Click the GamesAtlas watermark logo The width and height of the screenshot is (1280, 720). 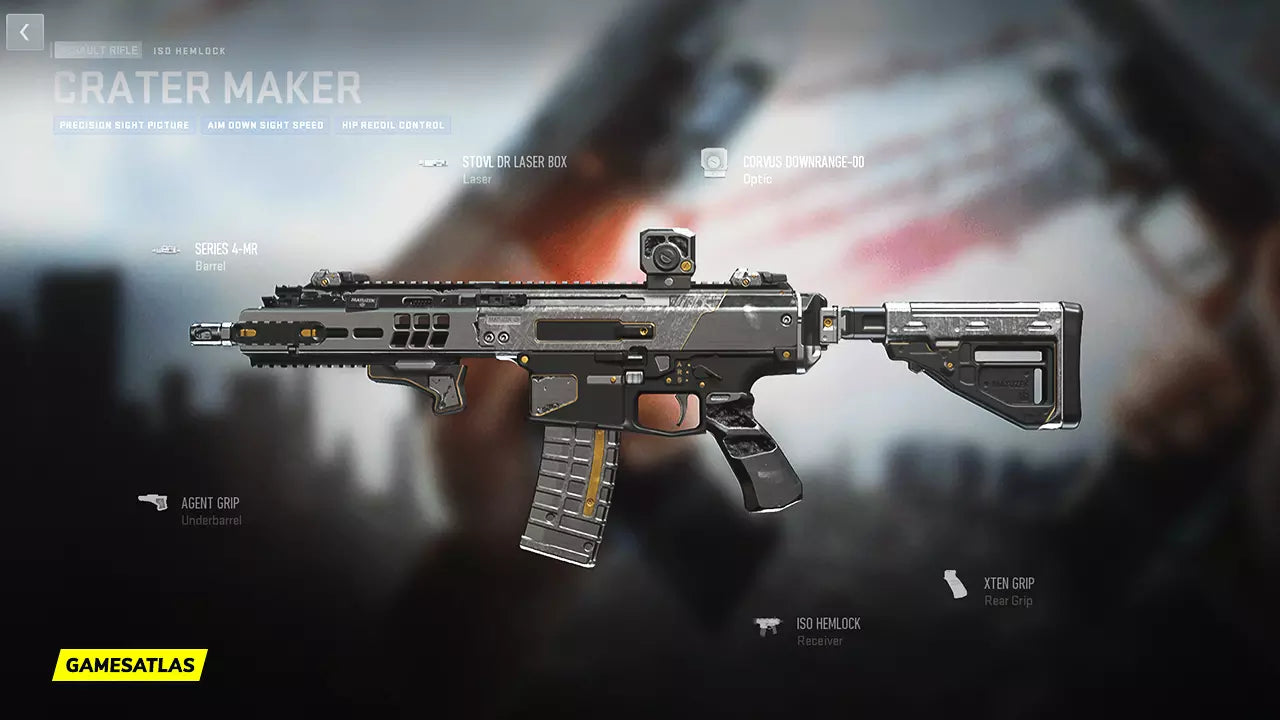click(130, 664)
